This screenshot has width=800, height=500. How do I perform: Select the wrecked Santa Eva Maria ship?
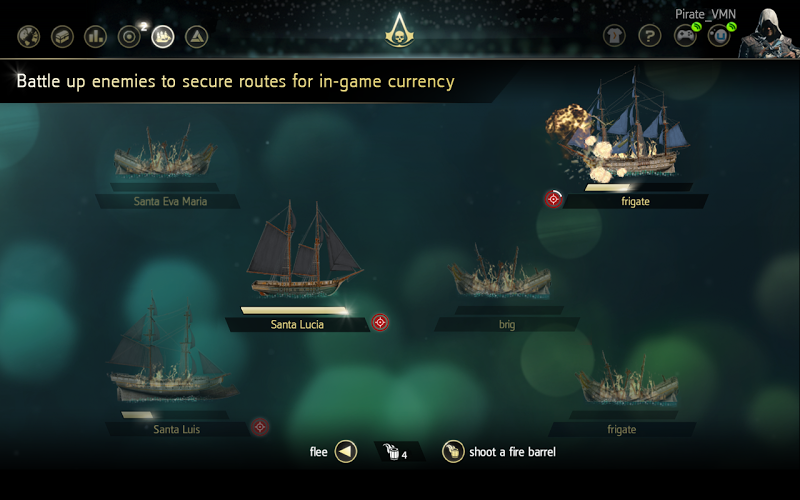(x=165, y=155)
